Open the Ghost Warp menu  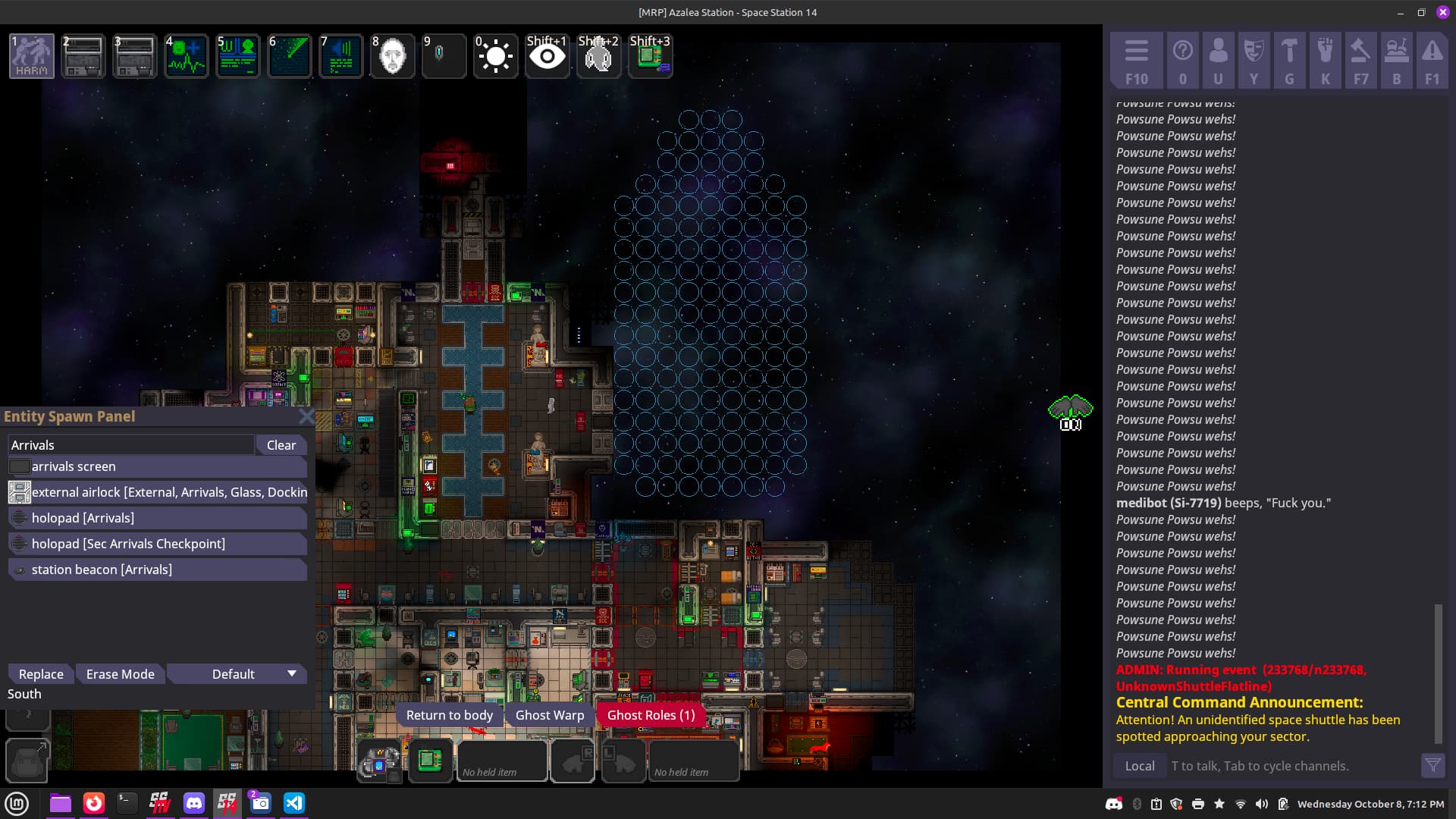click(x=550, y=715)
